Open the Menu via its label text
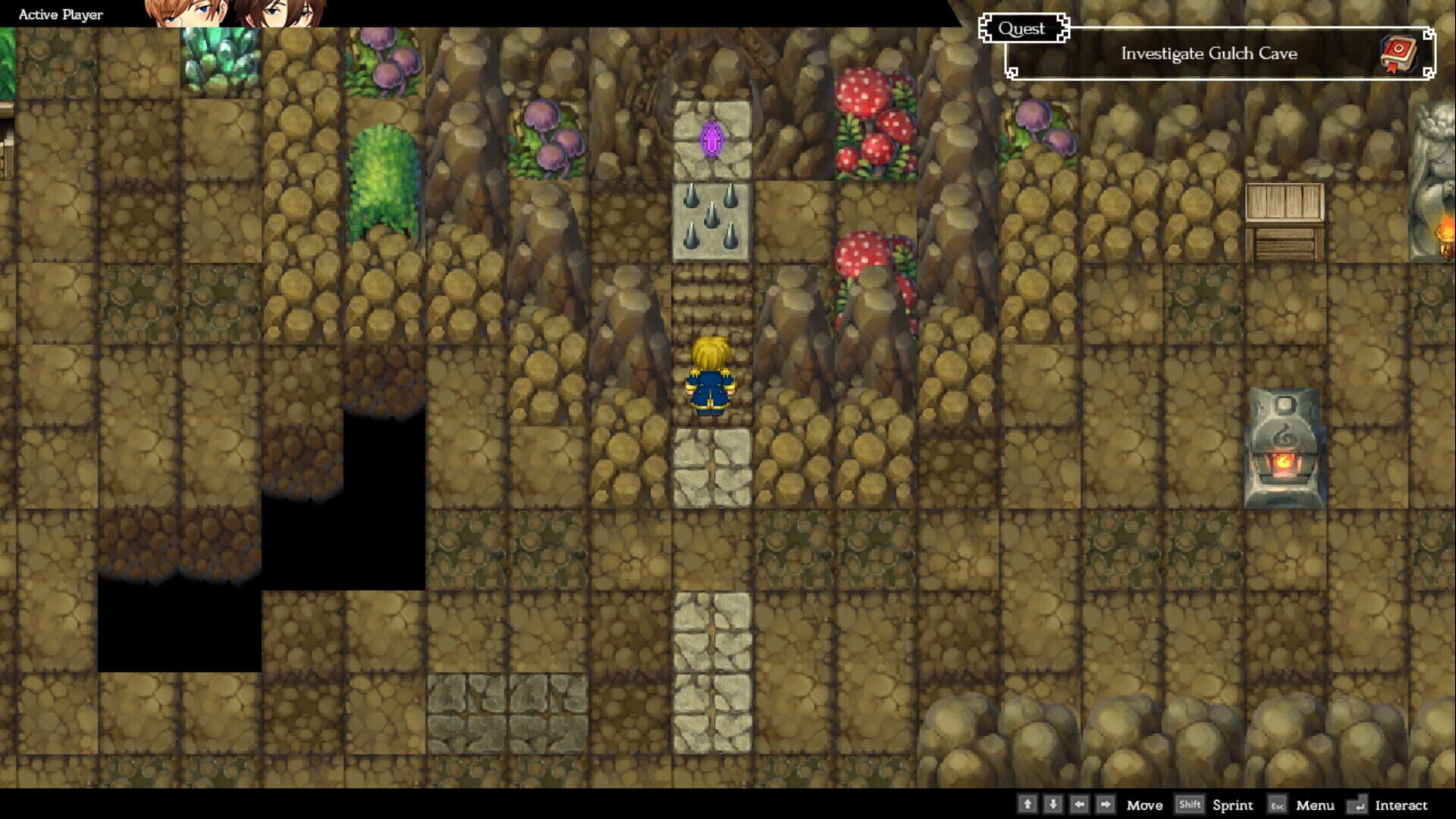Screen dimensions: 1456x819 click(1316, 805)
